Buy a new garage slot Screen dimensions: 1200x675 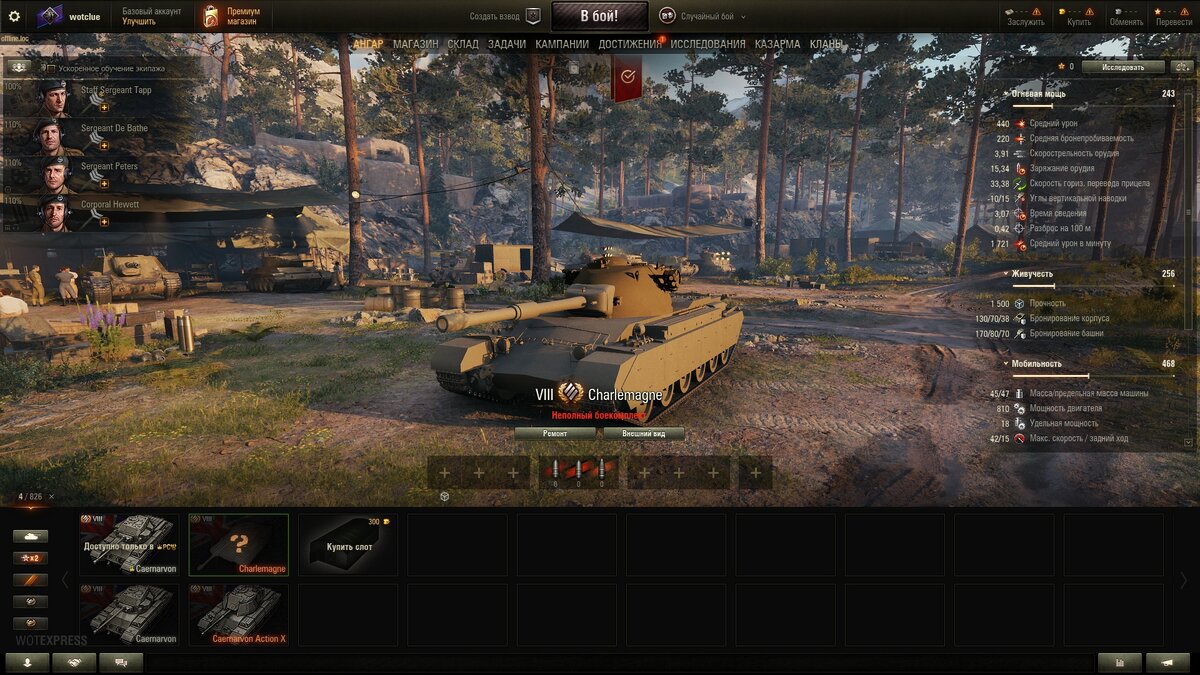pos(347,545)
